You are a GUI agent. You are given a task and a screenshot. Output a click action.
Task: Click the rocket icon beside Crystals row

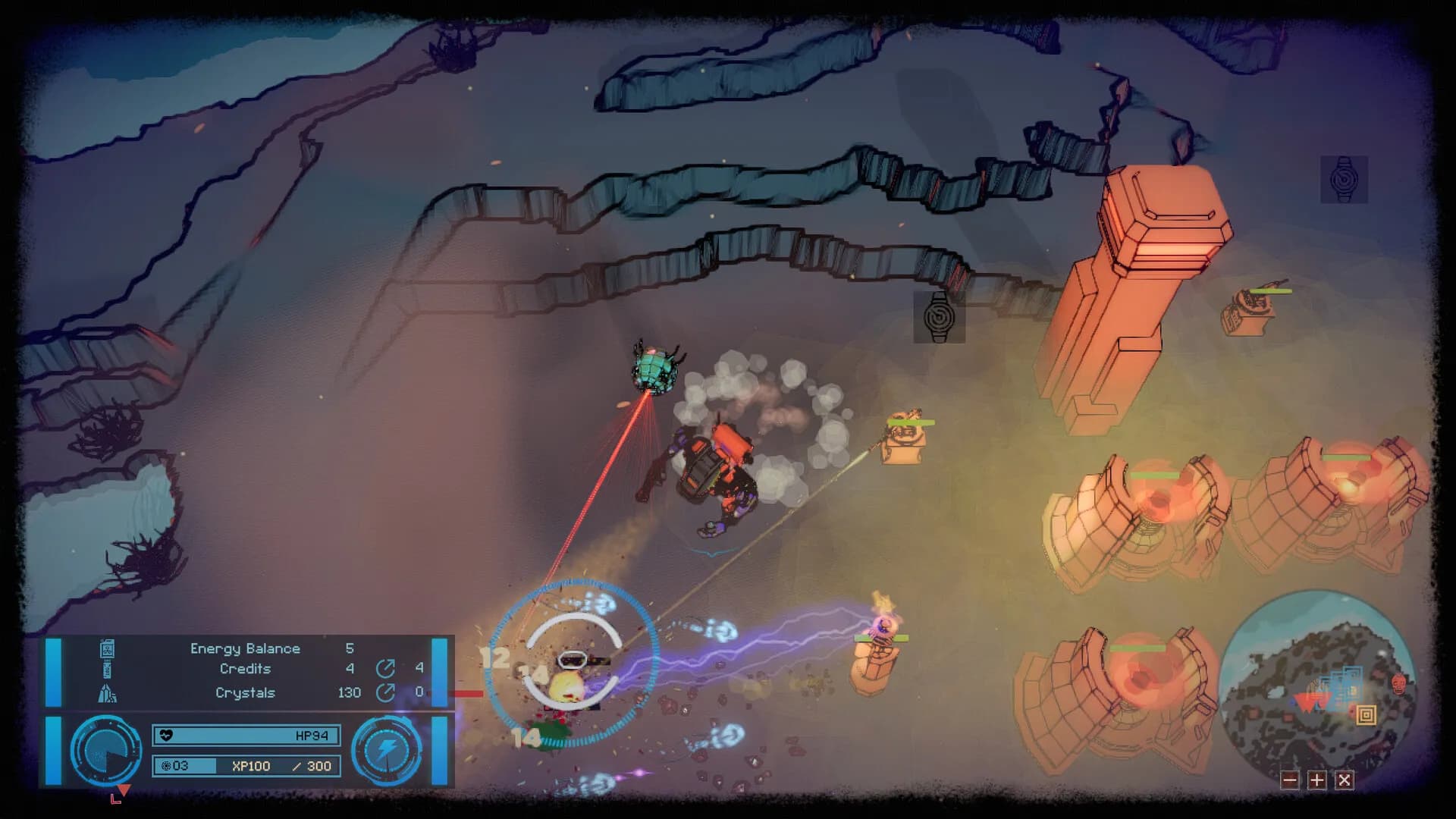108,692
